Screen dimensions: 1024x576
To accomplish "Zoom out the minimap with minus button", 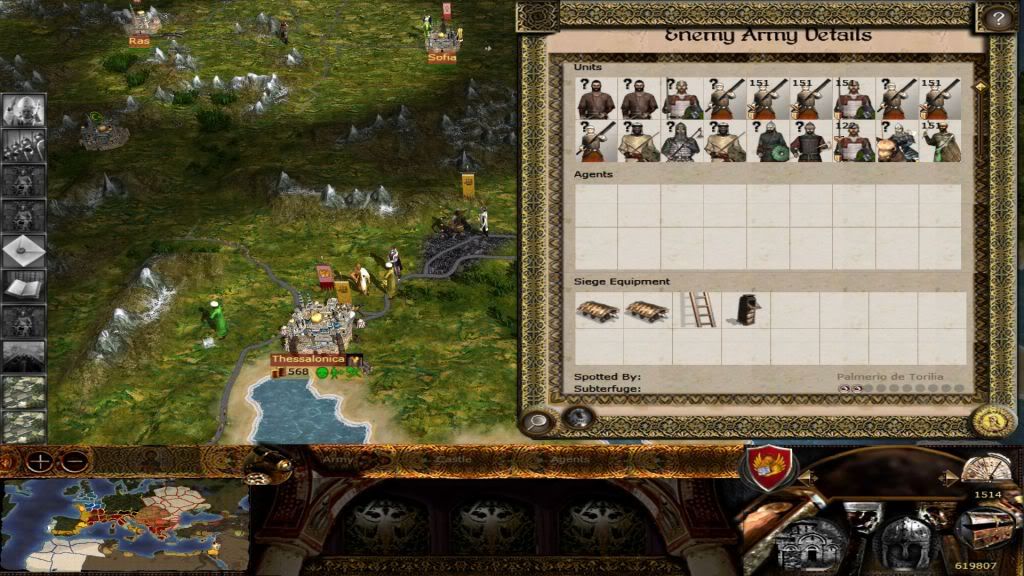I will pos(73,462).
